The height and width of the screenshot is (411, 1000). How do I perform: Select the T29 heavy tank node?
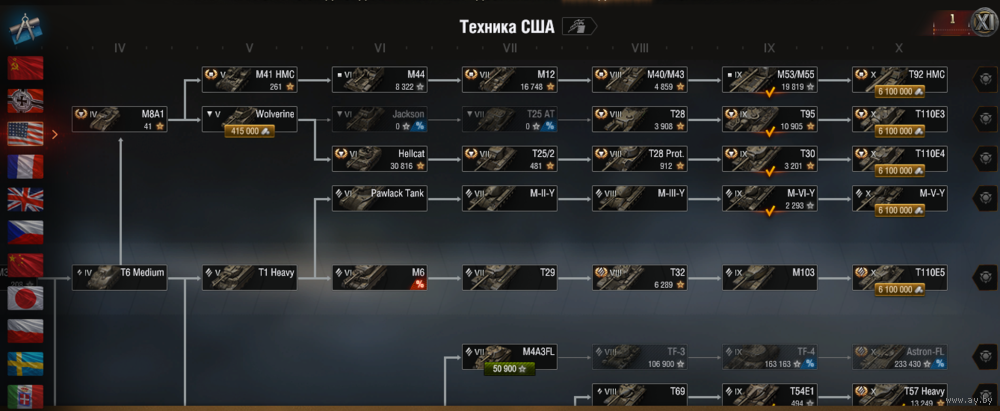[510, 276]
